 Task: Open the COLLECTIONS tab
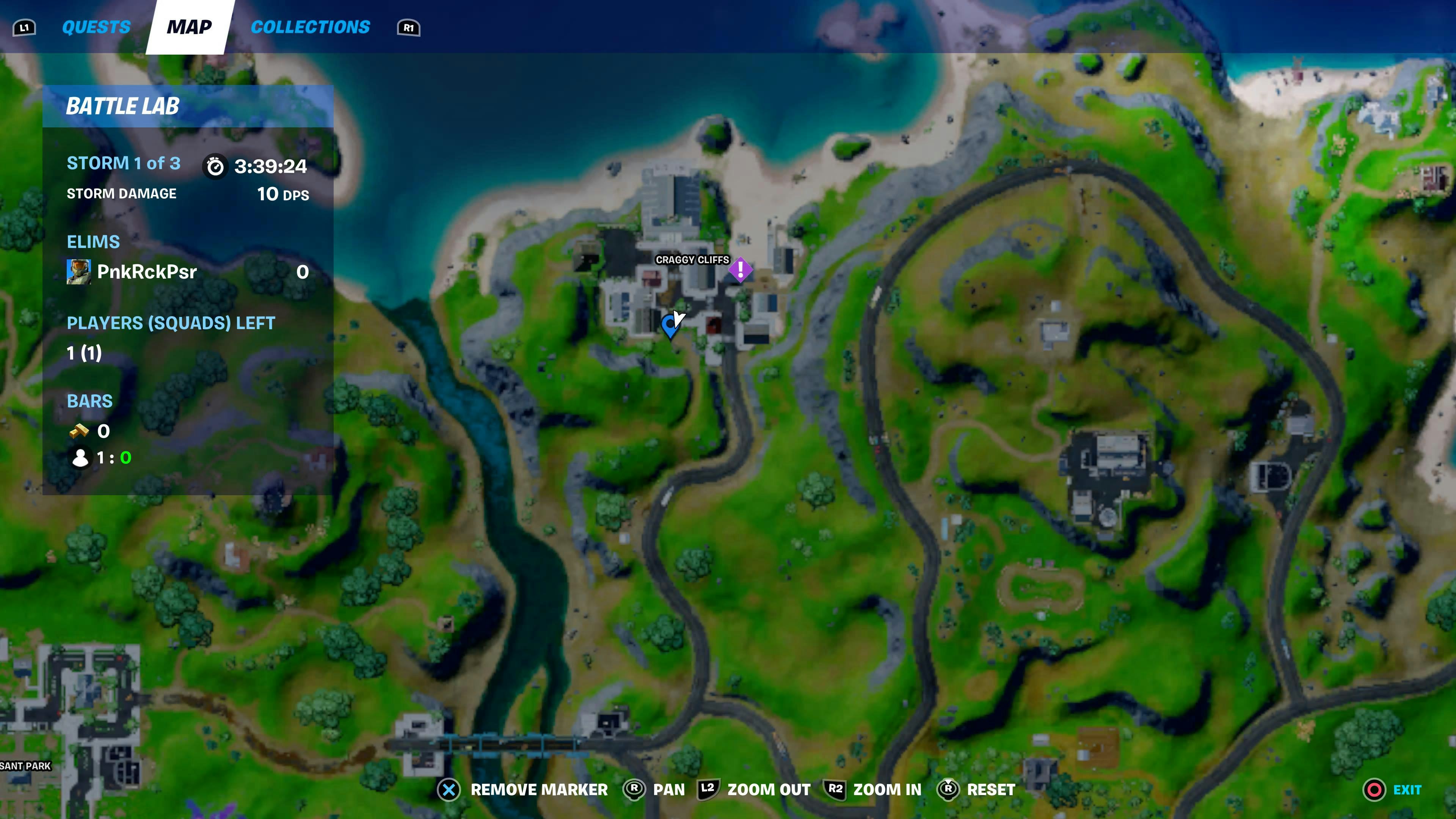click(310, 27)
